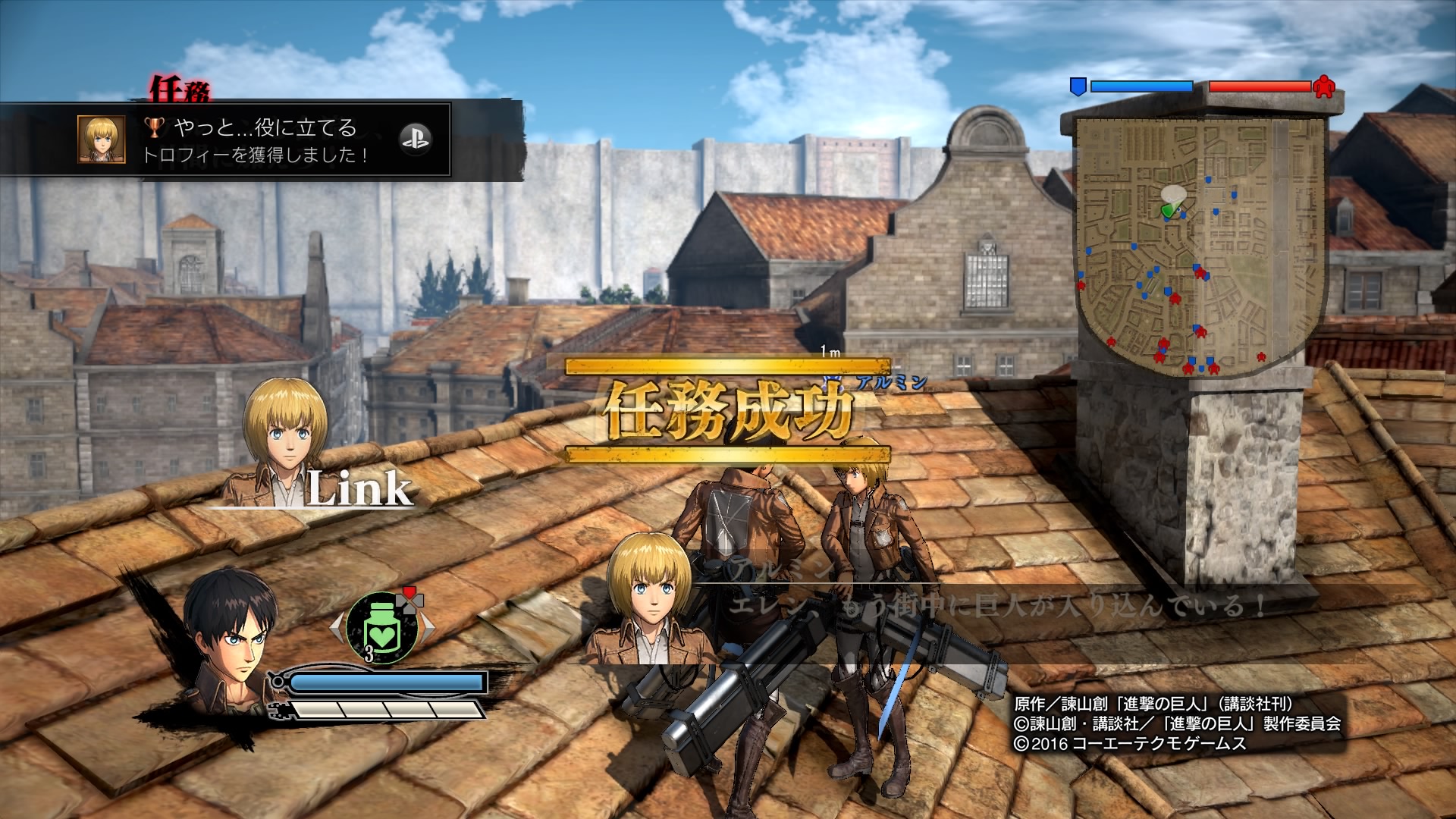Click the green player marker on minimap
This screenshot has width=1456, height=819.
(1169, 209)
